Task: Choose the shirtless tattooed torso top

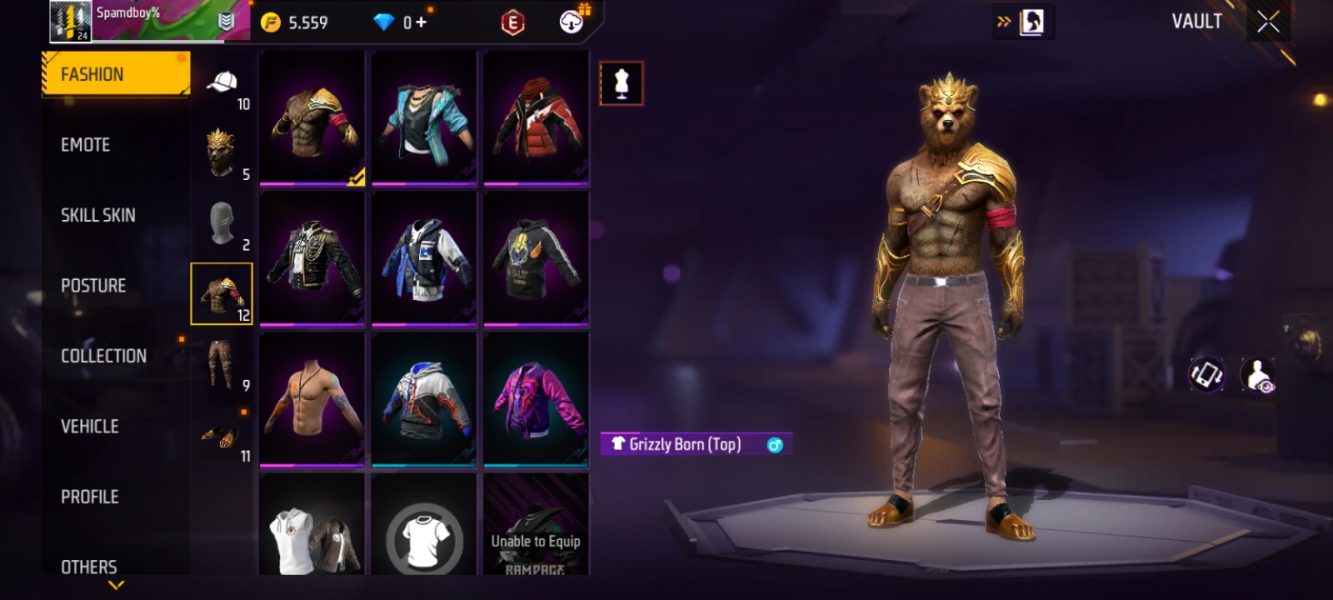Action: pyautogui.click(x=313, y=400)
